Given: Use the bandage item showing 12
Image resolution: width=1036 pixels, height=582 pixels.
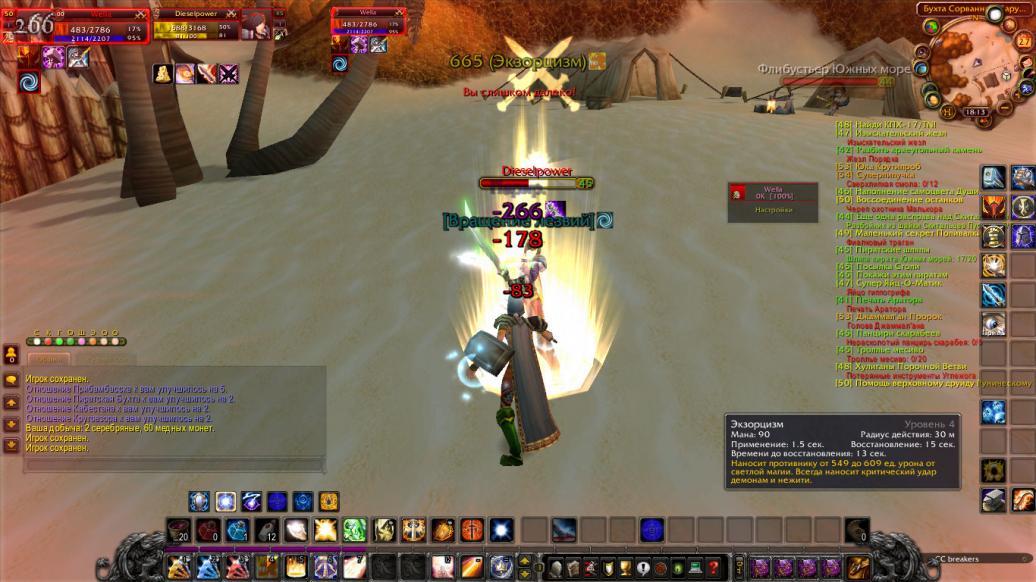Looking at the screenshot, I should coord(267,530).
